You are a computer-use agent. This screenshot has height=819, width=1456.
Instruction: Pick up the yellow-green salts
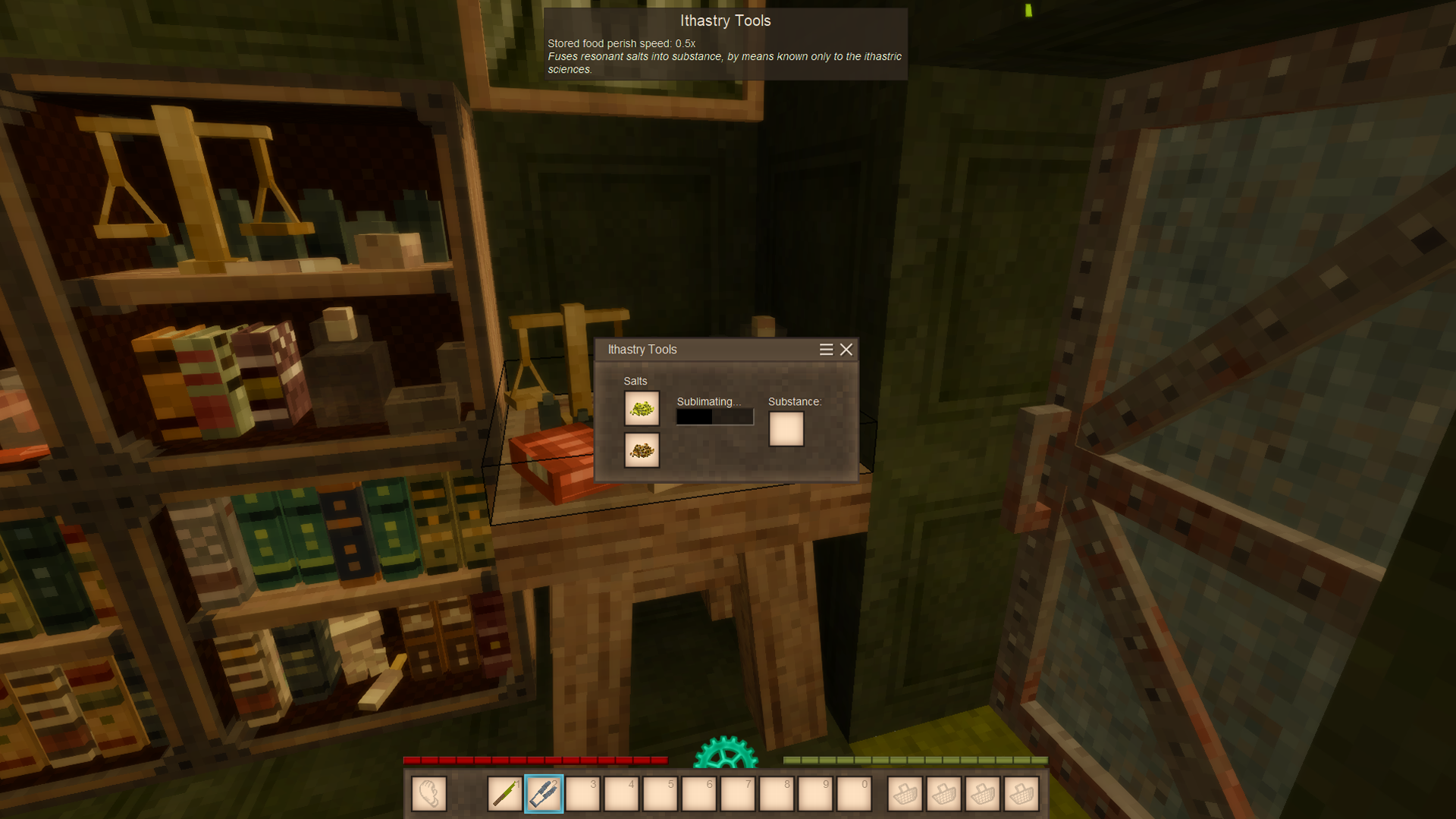coord(642,409)
